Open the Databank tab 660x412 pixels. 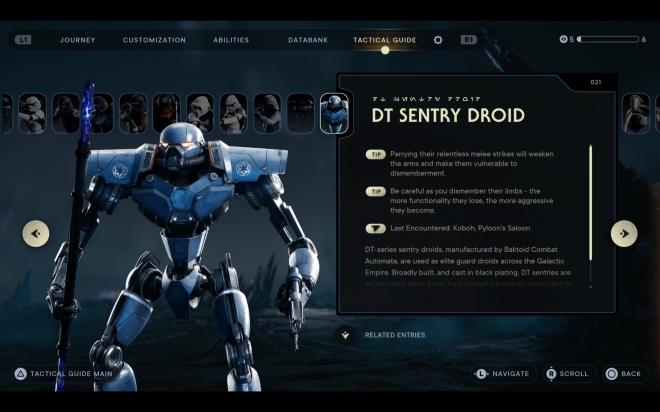[x=307, y=40]
